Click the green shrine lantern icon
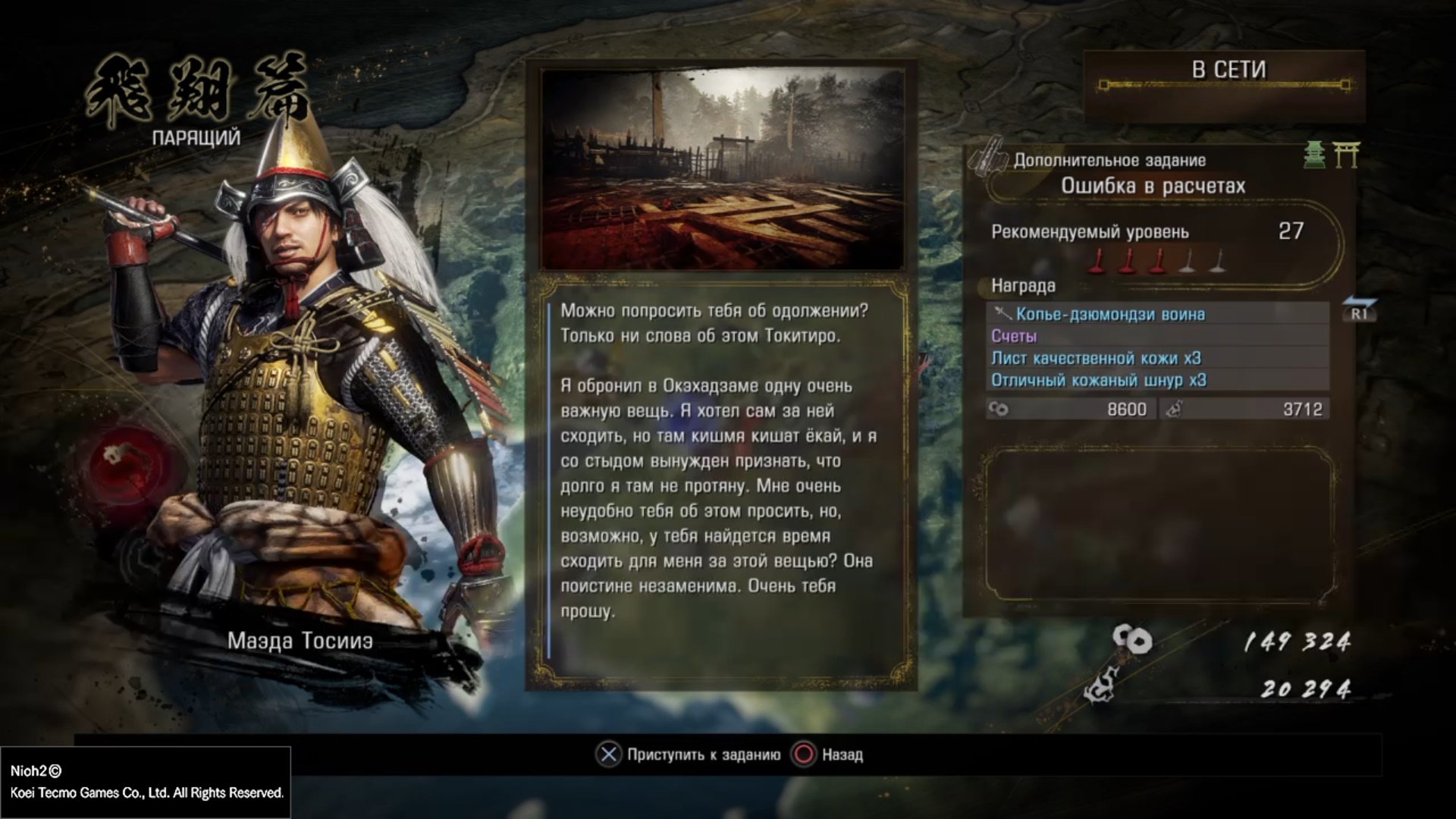The image size is (1456, 819). click(1314, 155)
